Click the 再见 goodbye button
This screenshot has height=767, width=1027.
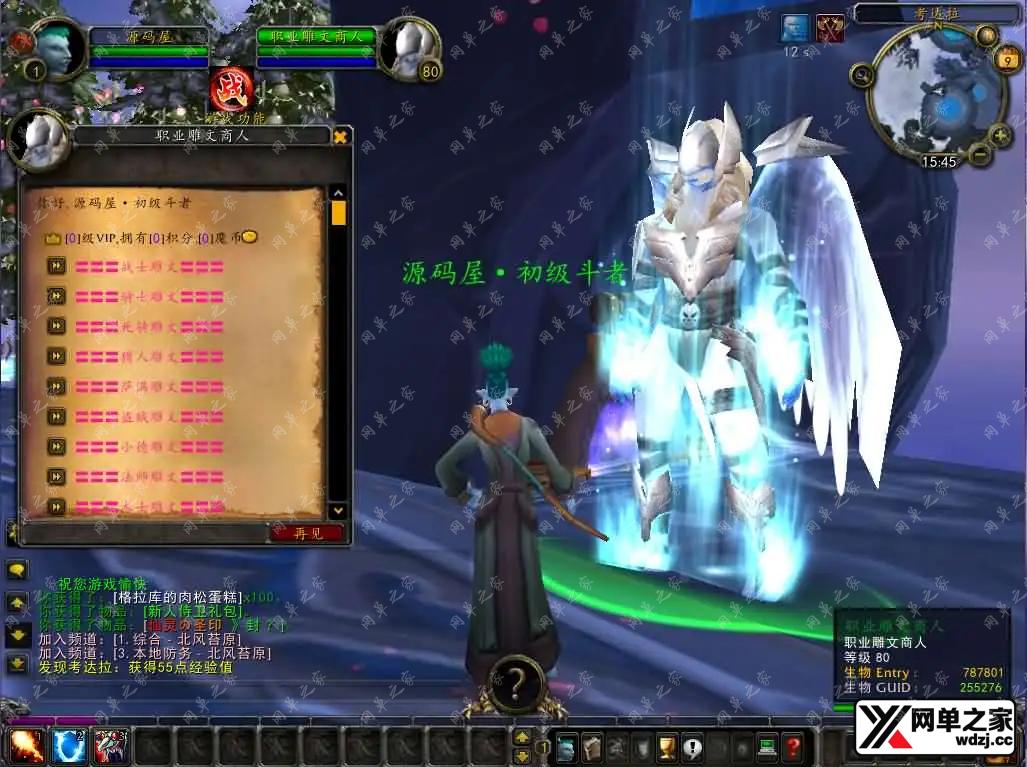pyautogui.click(x=307, y=533)
